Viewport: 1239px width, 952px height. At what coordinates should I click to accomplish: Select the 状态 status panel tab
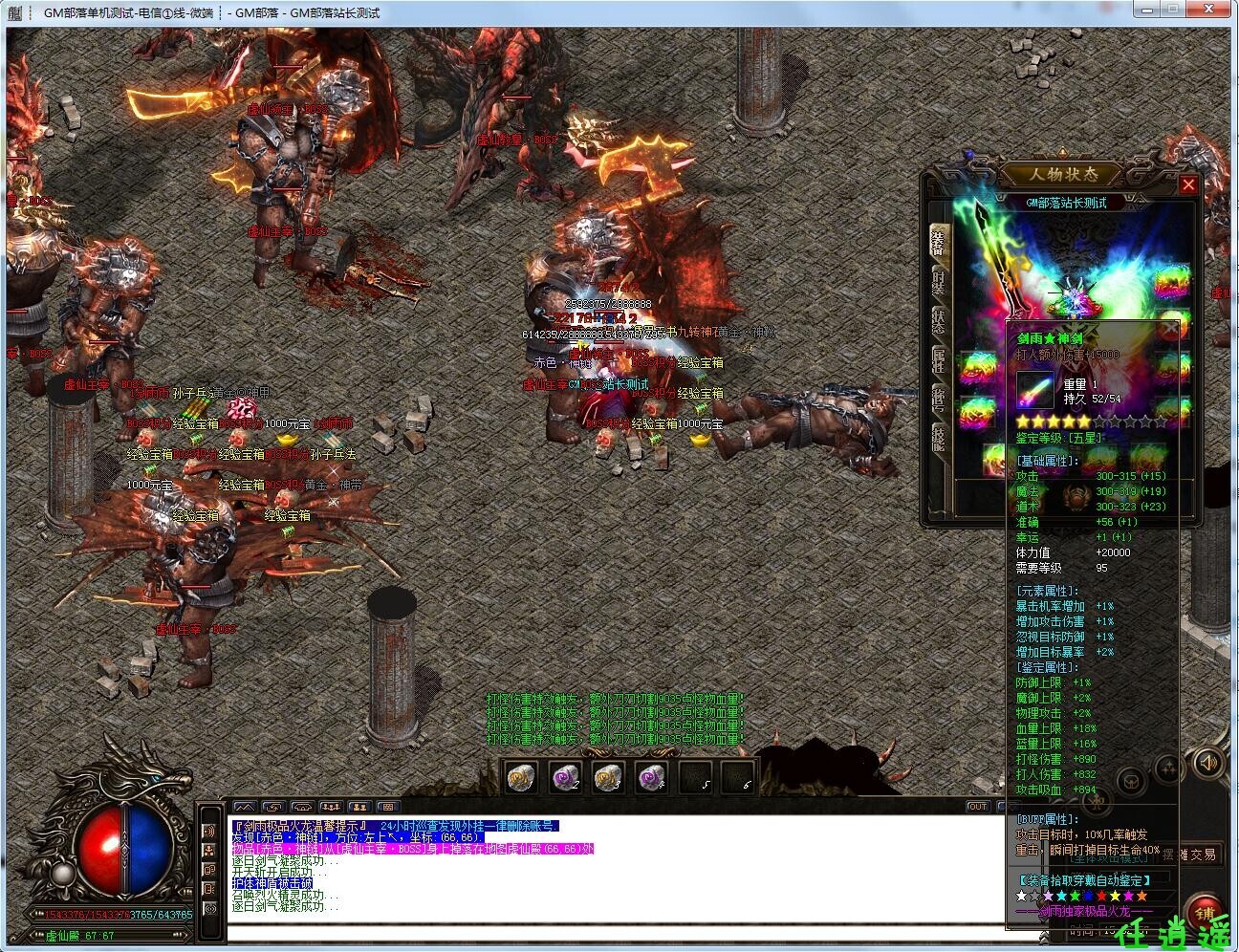[940, 320]
